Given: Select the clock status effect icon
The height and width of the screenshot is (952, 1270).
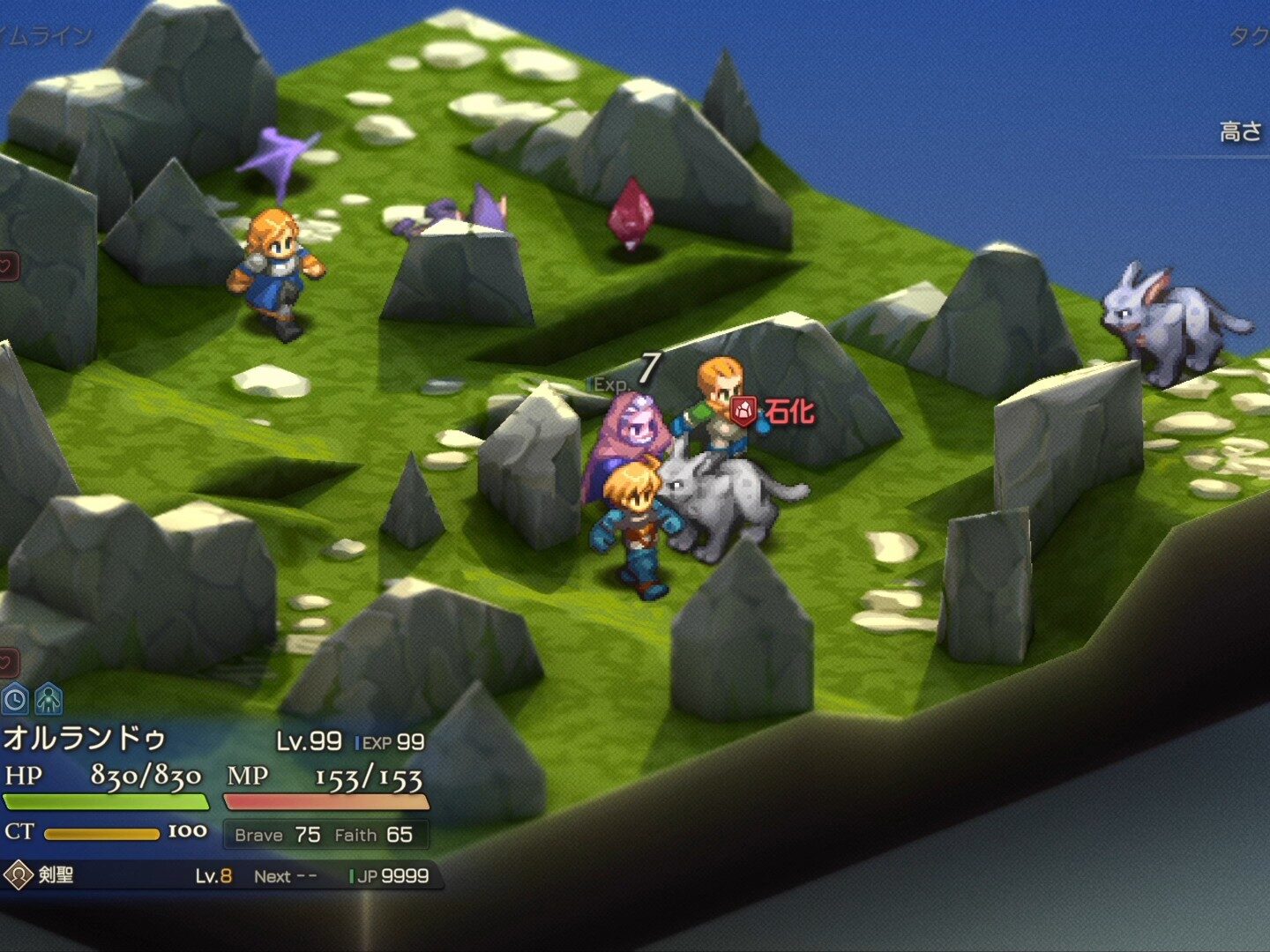Looking at the screenshot, I should [15, 700].
